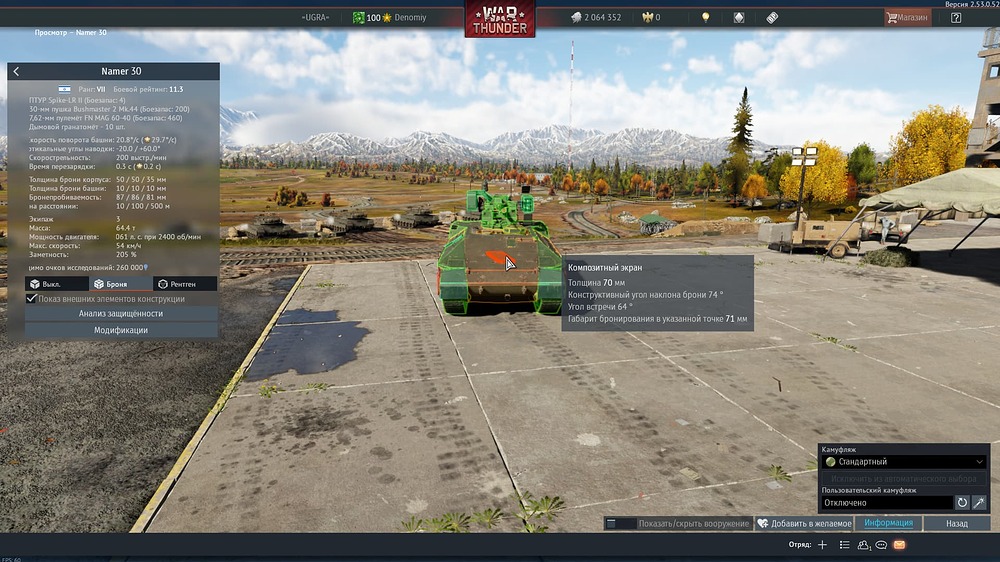Invite to squad with the plus icon
Viewport: 1000px width, 562px height.
pyautogui.click(x=822, y=545)
